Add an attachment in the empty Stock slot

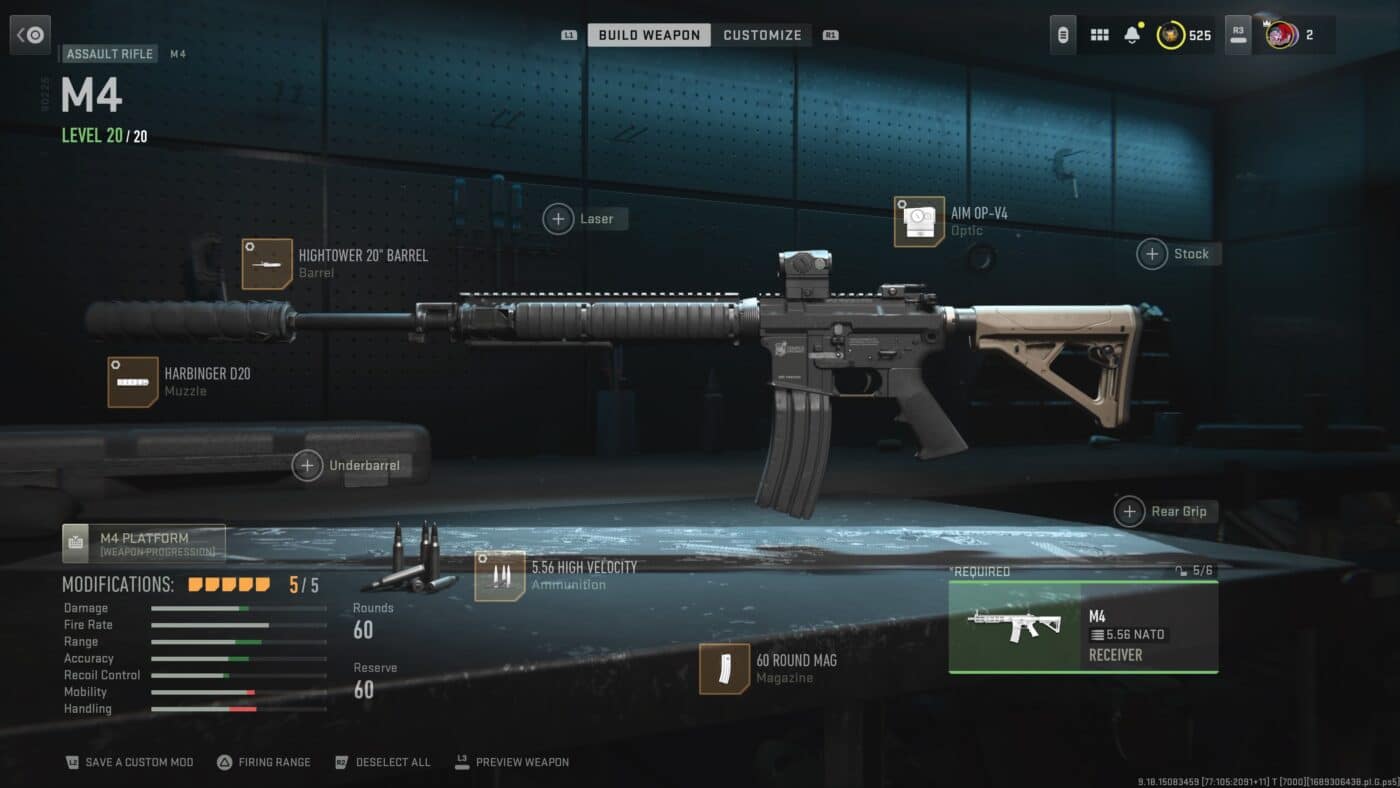pos(1152,254)
